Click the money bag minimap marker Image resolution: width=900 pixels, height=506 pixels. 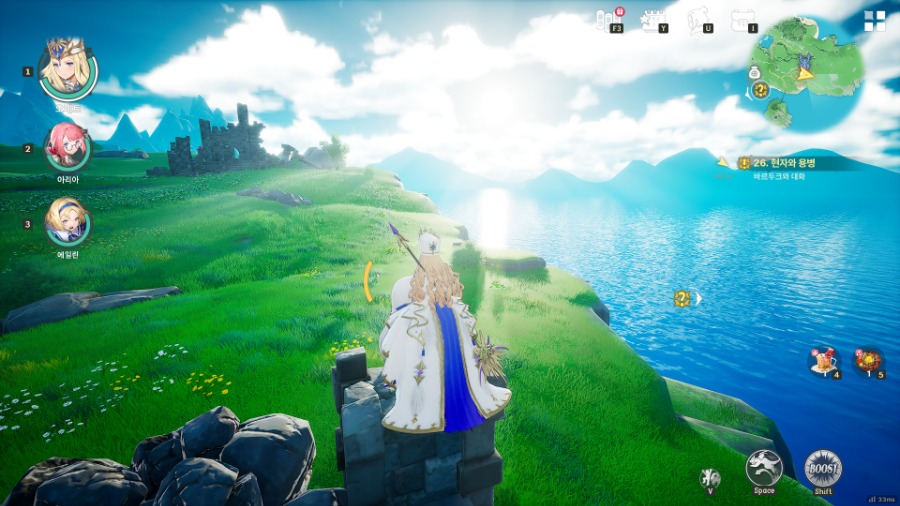point(754,72)
